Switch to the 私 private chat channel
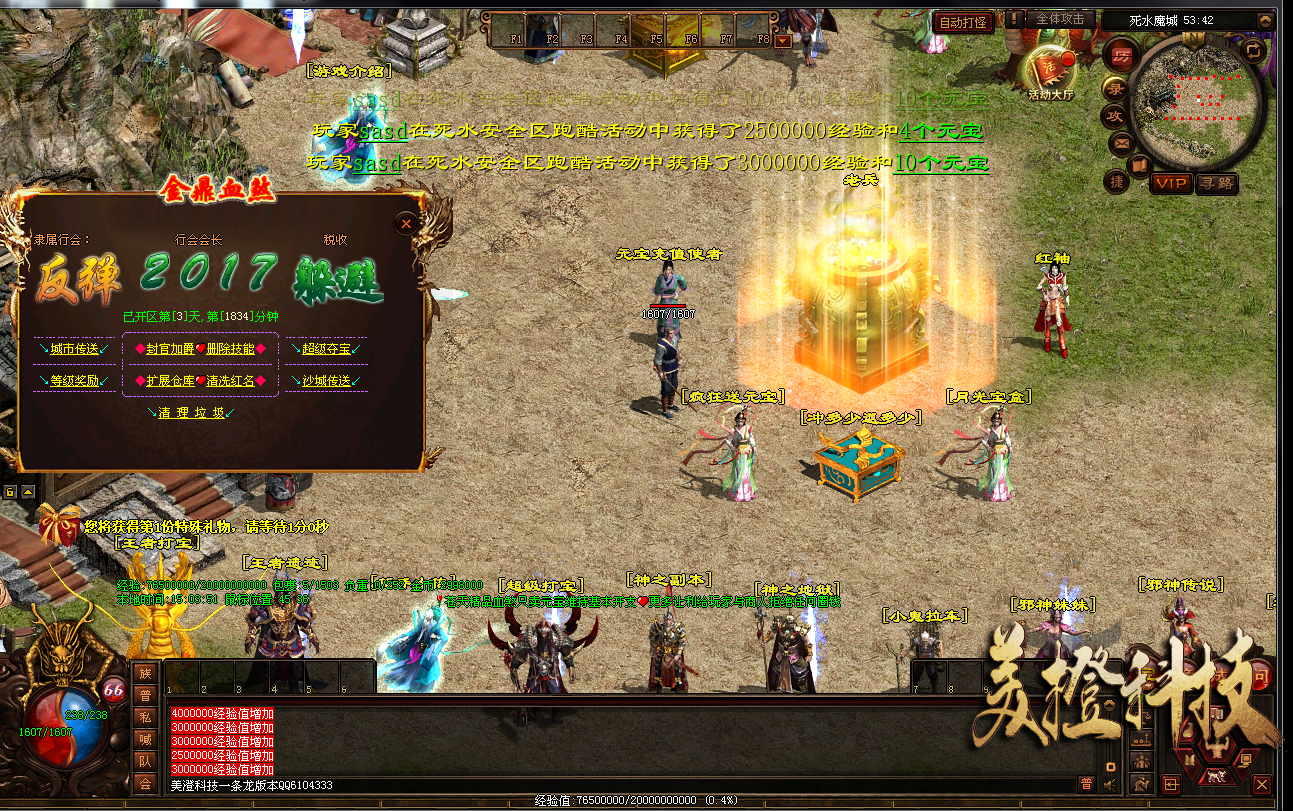Image resolution: width=1293 pixels, height=811 pixels. click(x=145, y=717)
